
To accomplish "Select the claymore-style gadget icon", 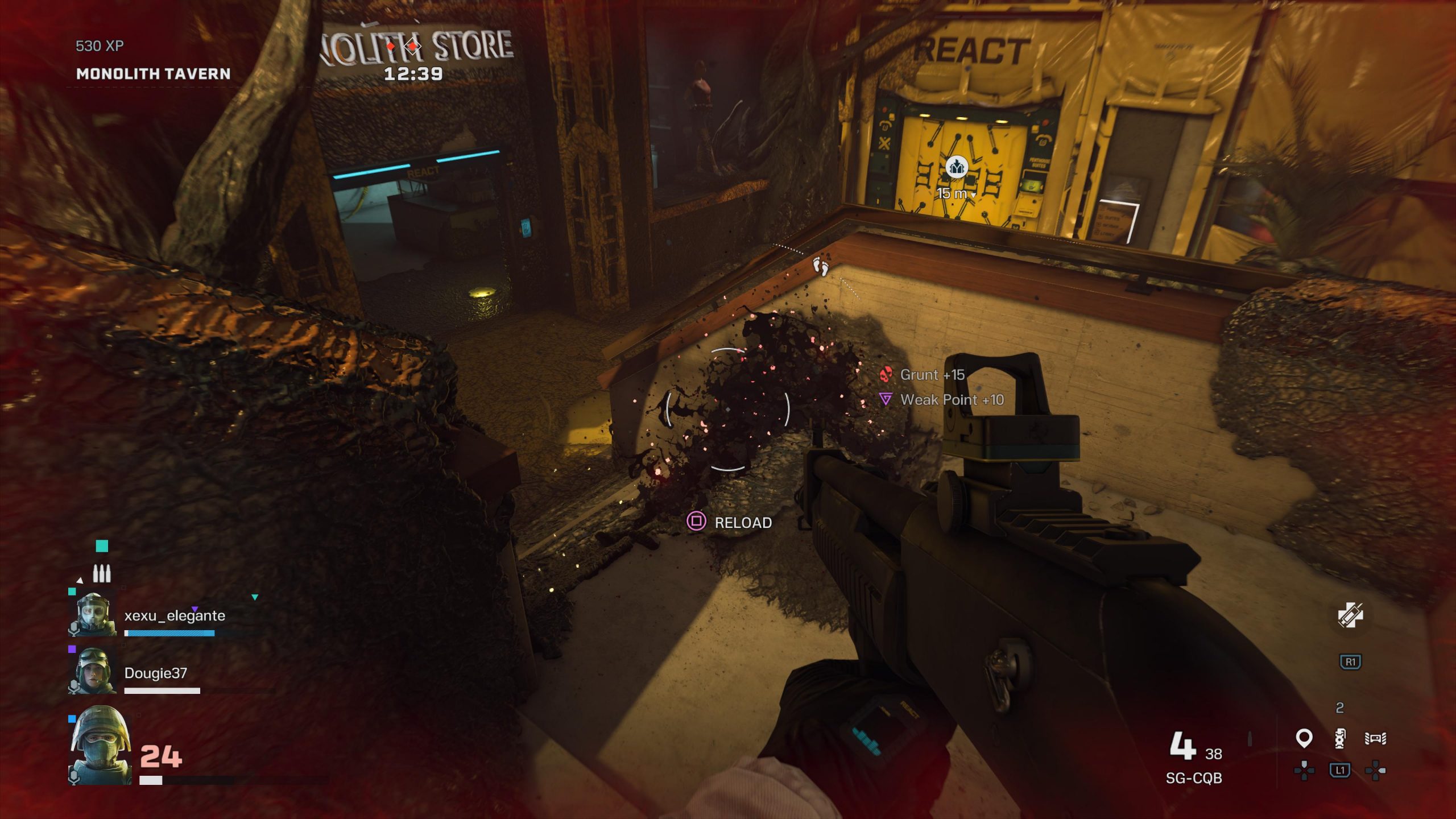I will pyautogui.click(x=1375, y=738).
